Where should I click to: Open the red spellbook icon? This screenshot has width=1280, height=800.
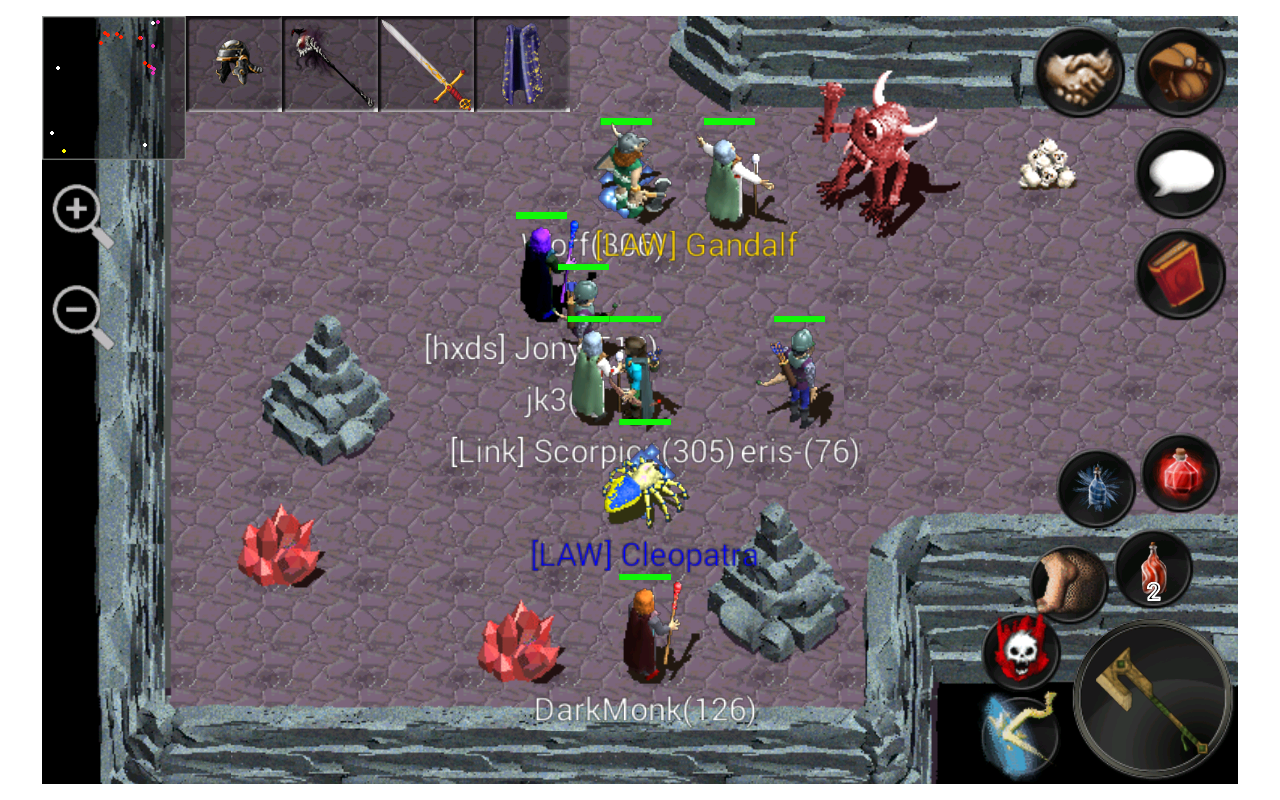click(1178, 272)
